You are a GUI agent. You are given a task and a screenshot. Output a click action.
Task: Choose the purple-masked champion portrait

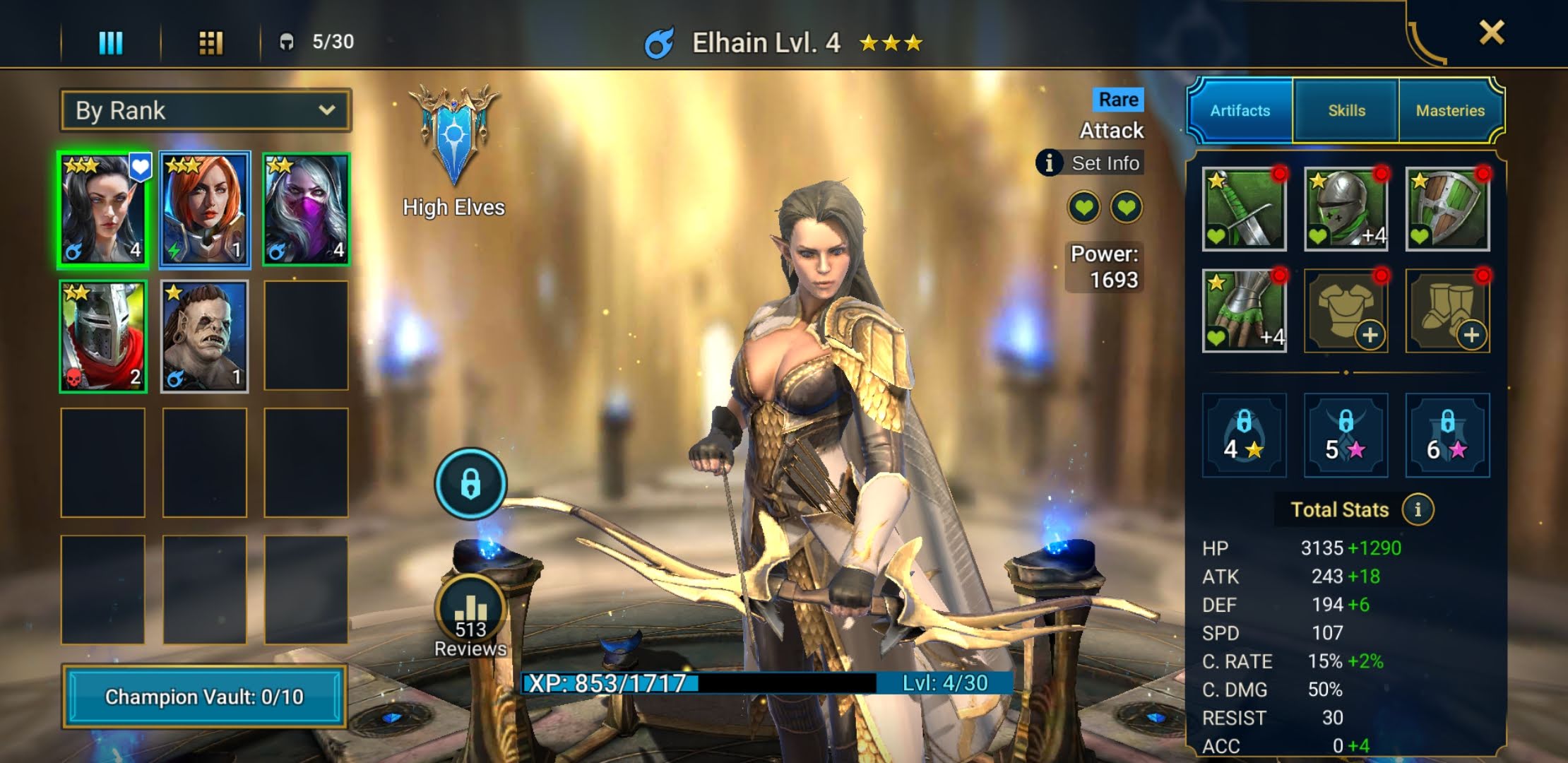[x=306, y=210]
